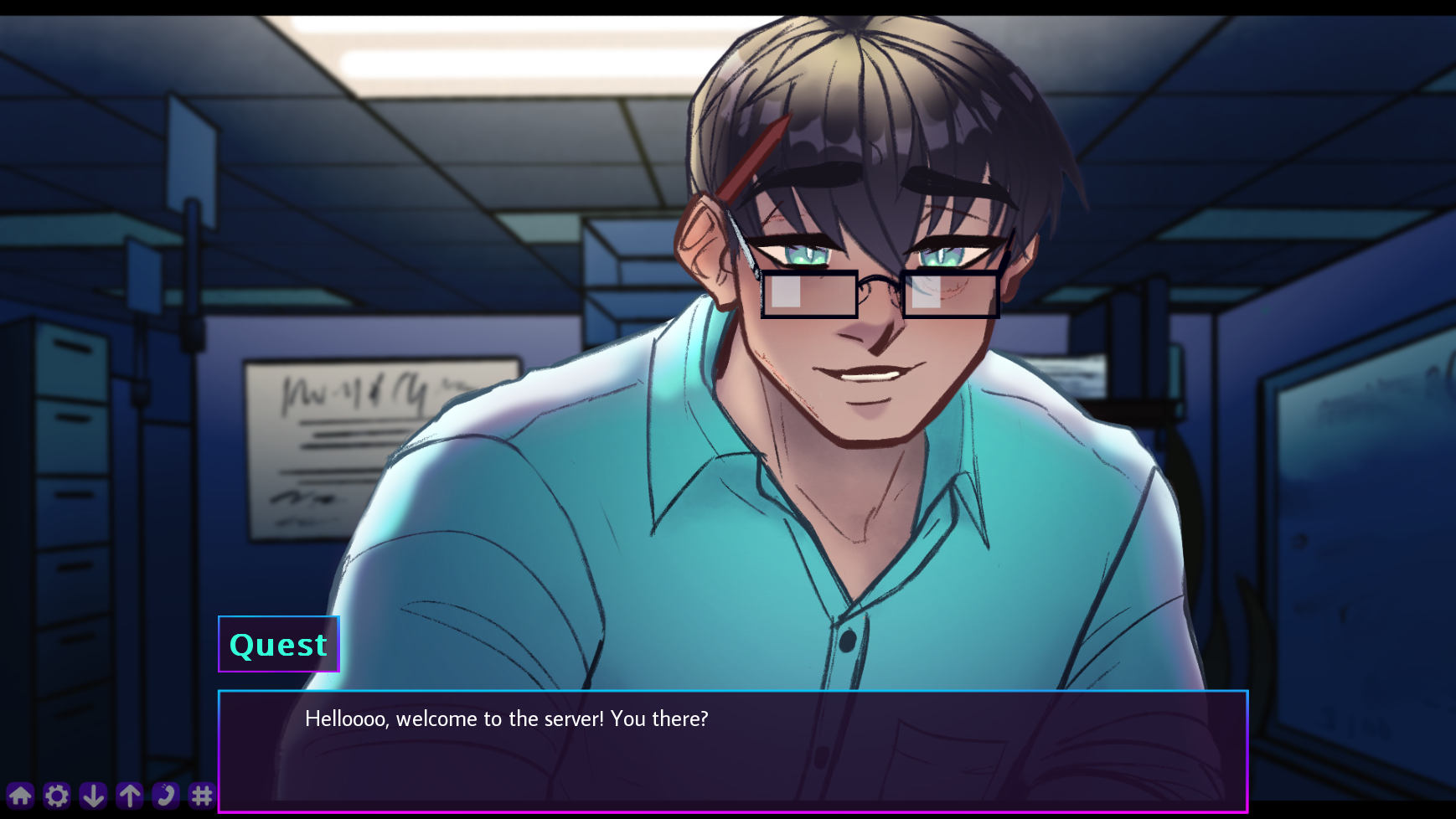Click the red pencil tucked behind Quest's ear
Viewport: 1456px width, 819px height.
tap(754, 155)
